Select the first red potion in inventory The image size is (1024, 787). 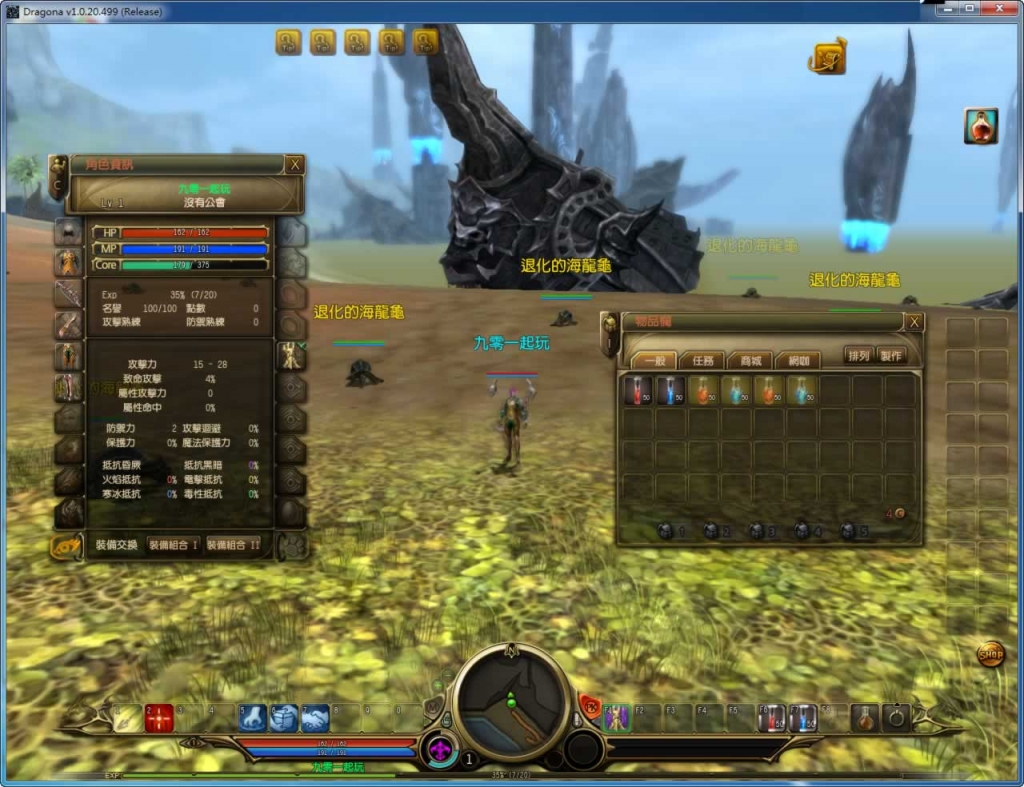637,390
